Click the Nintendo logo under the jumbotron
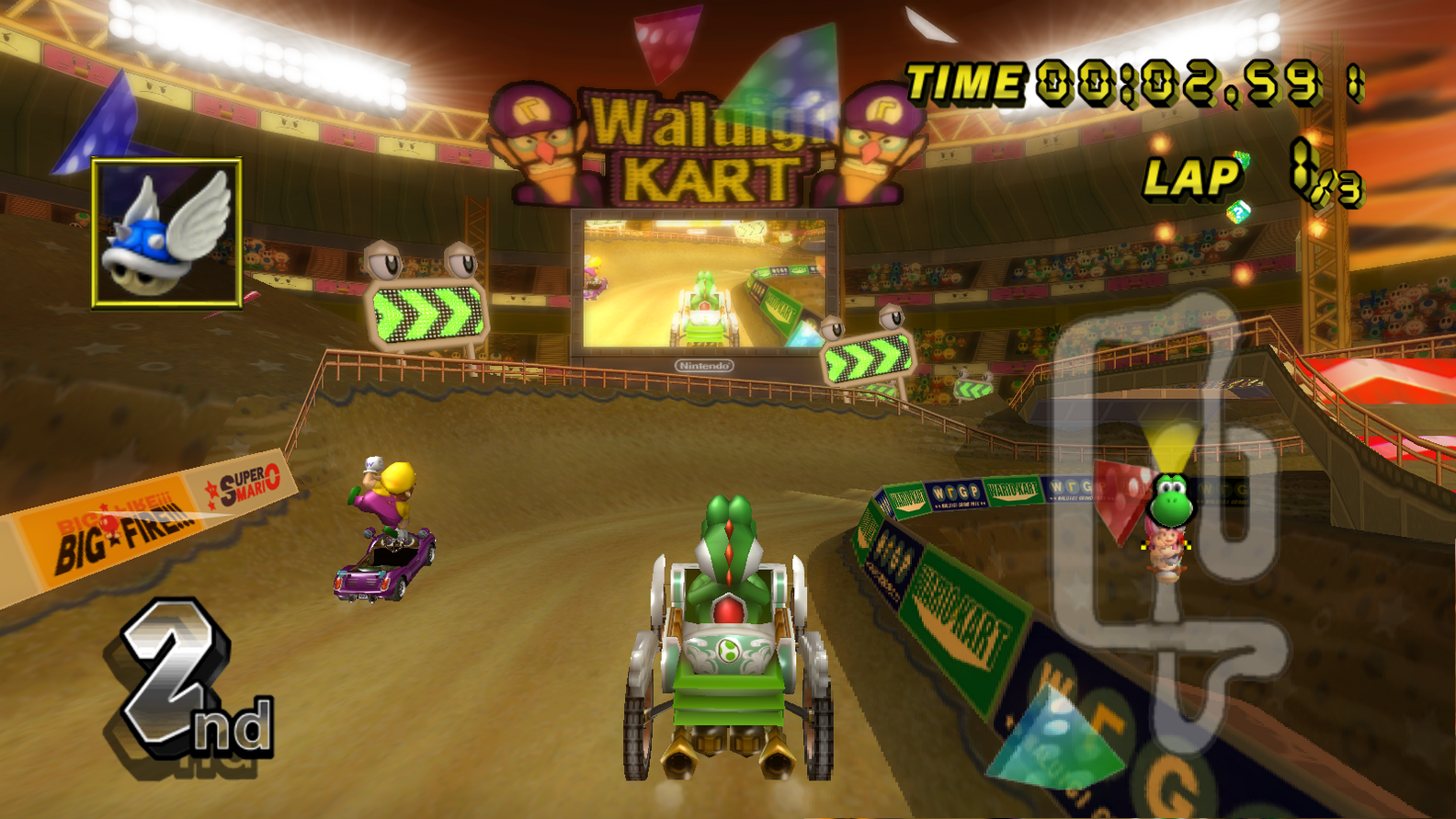Viewport: 1456px width, 819px height. (x=702, y=363)
